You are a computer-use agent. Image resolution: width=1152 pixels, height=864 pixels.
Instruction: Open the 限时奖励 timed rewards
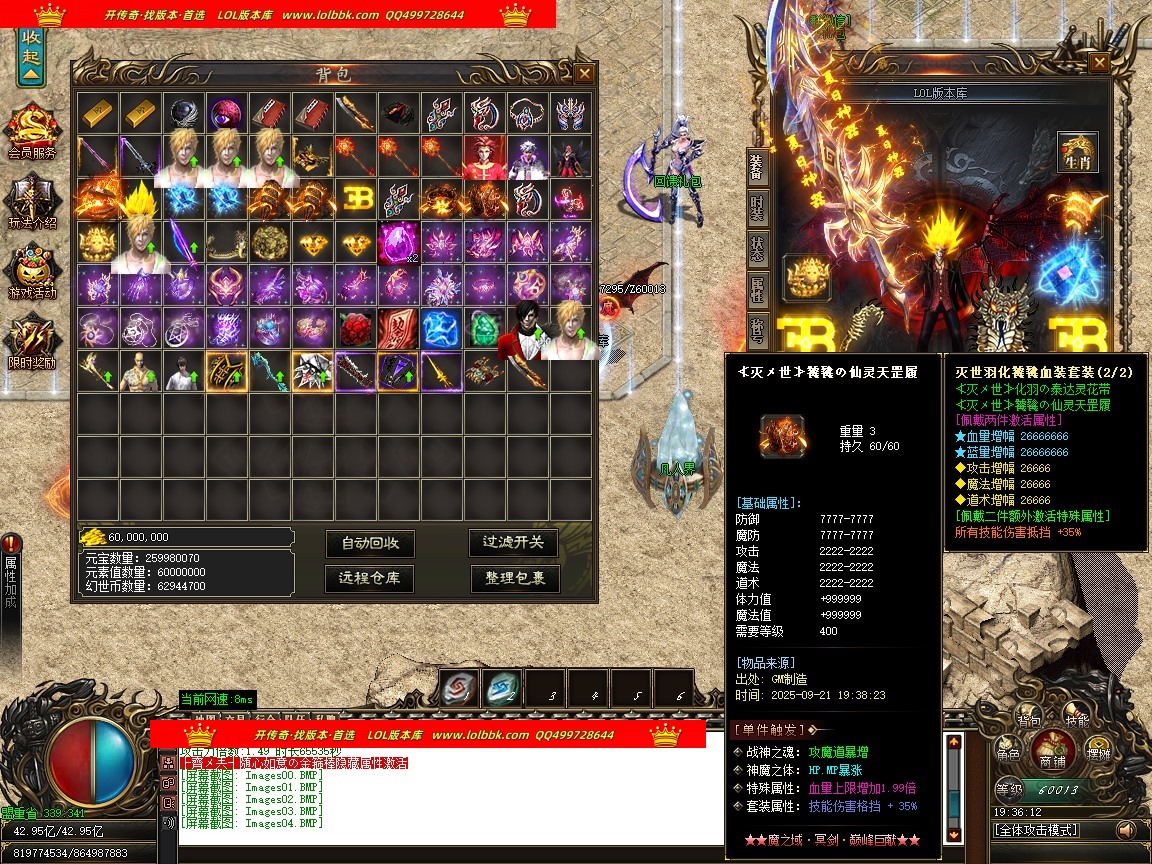point(32,342)
